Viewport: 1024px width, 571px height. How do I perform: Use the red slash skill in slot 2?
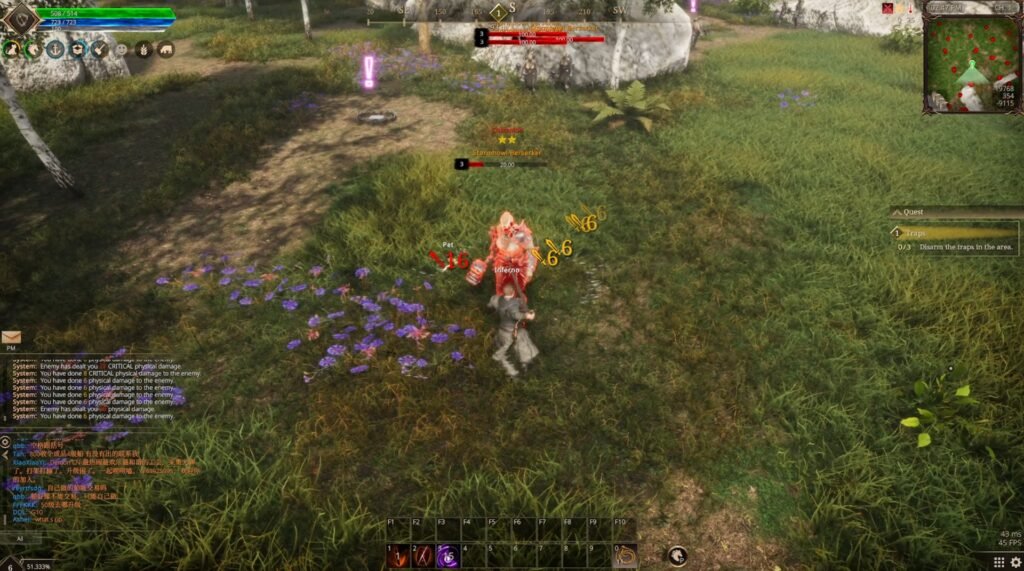(x=422, y=555)
